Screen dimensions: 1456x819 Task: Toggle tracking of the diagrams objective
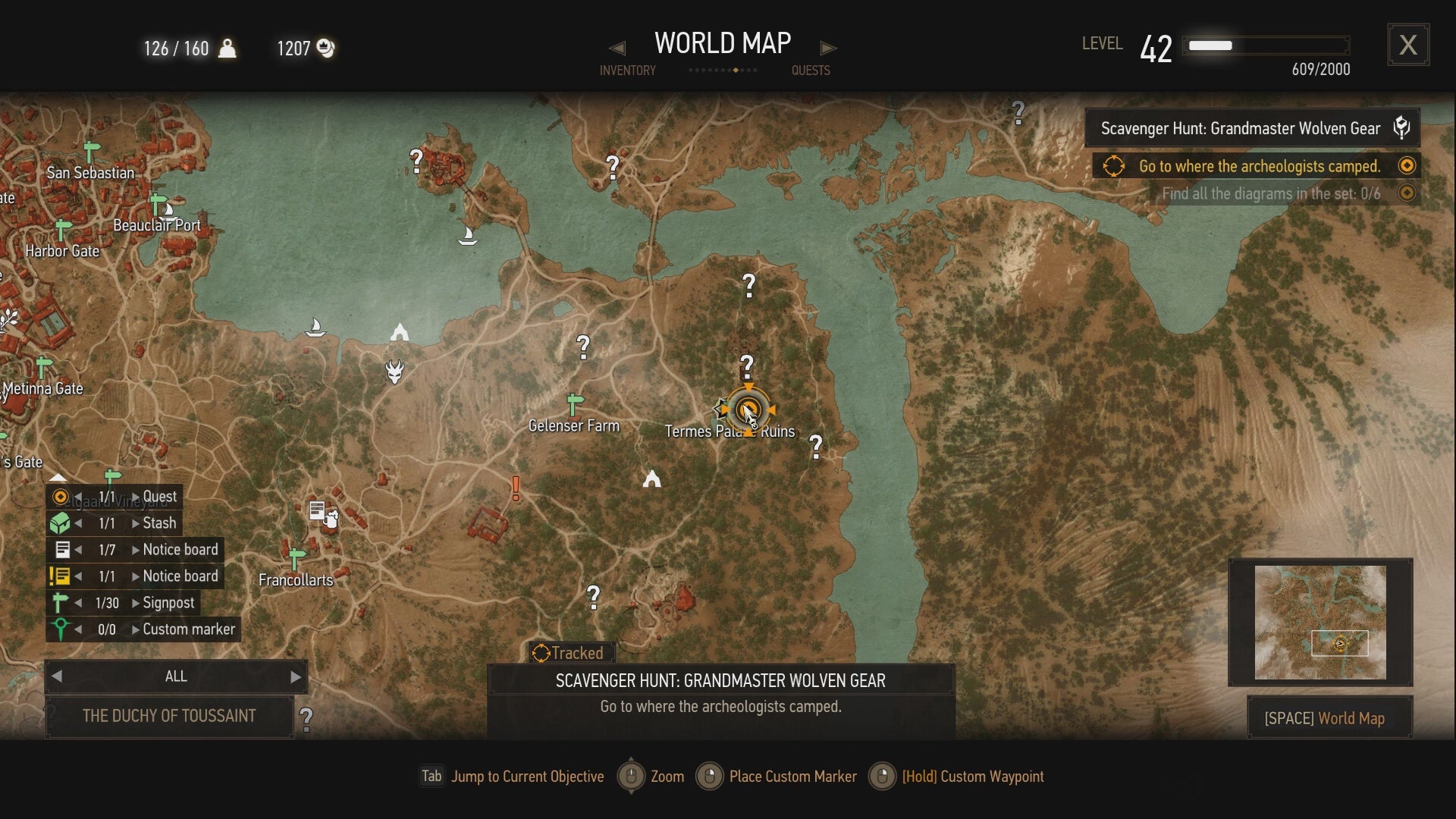[x=1408, y=193]
